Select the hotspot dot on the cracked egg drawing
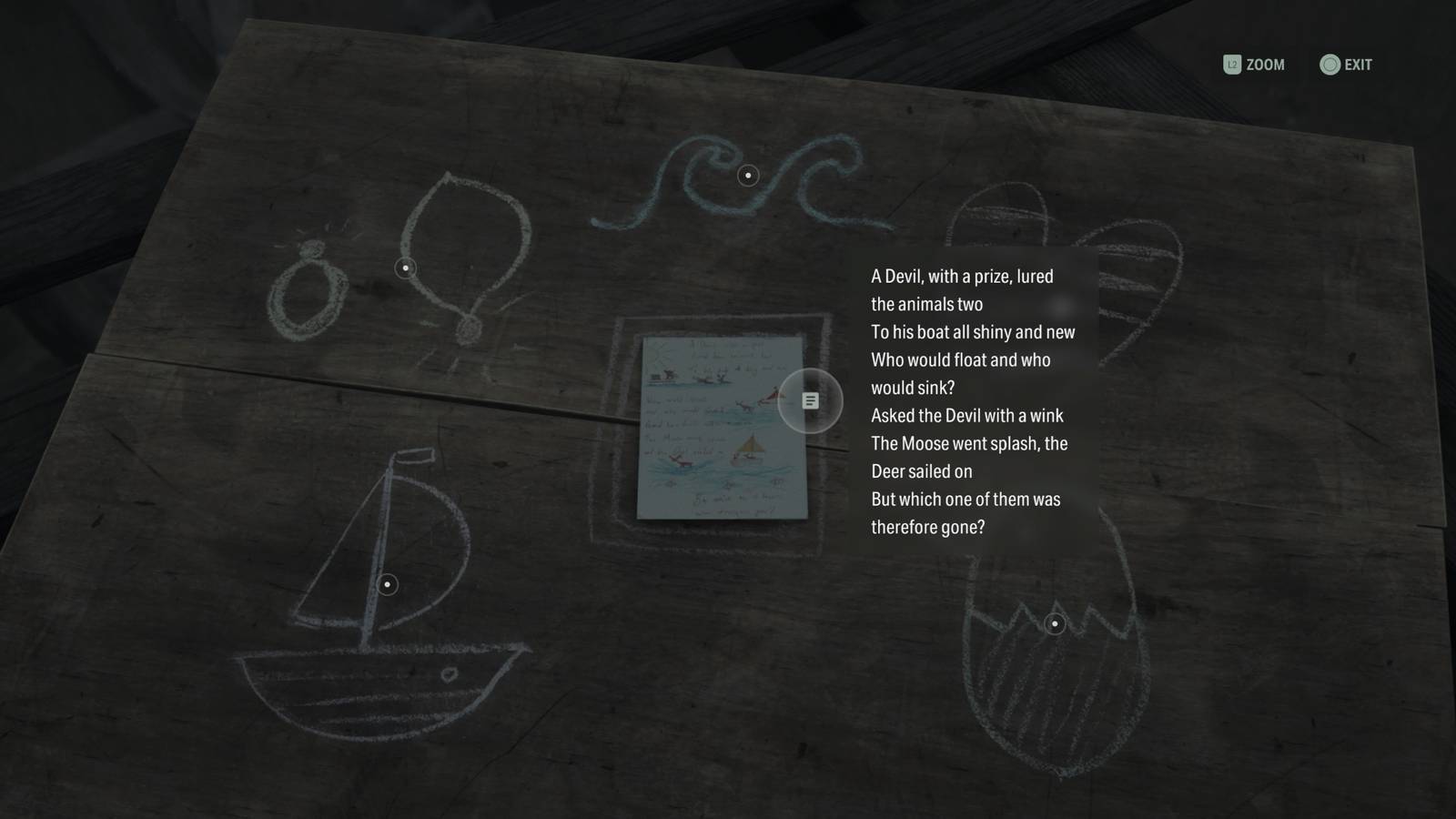The height and width of the screenshot is (819, 1456). pyautogui.click(x=1054, y=624)
